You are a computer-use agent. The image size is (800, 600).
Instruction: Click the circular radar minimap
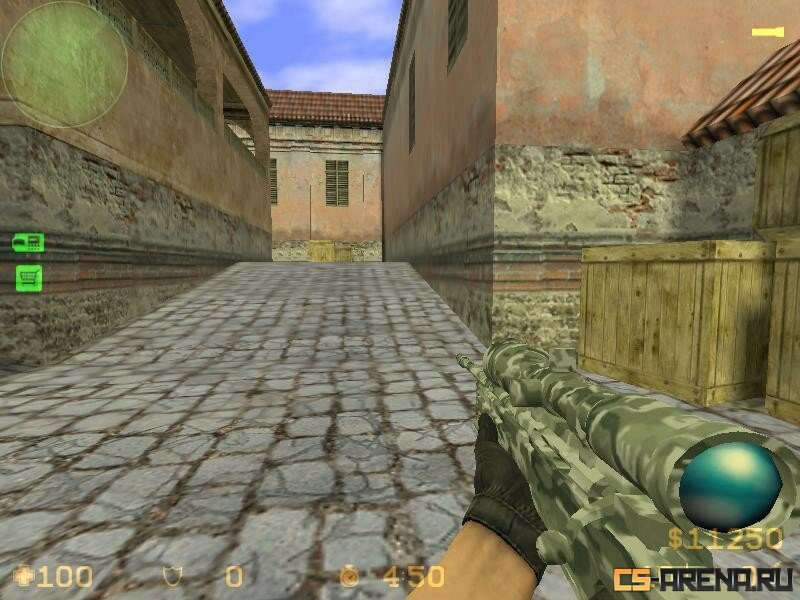tap(64, 63)
